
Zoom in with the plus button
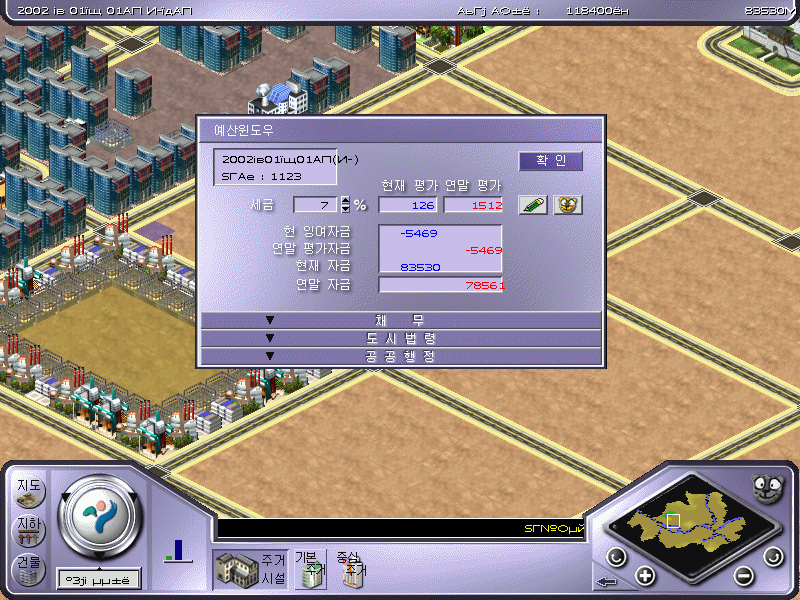point(645,575)
